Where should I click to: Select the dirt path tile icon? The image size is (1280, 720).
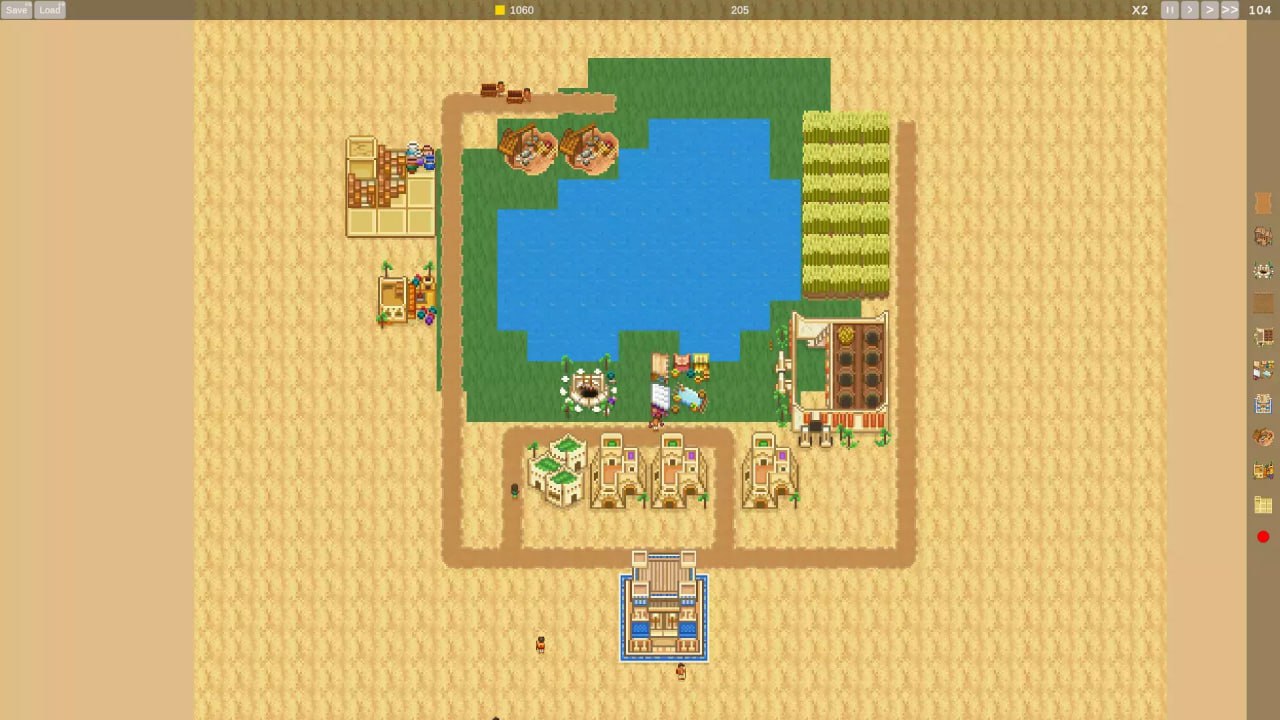pyautogui.click(x=1263, y=303)
